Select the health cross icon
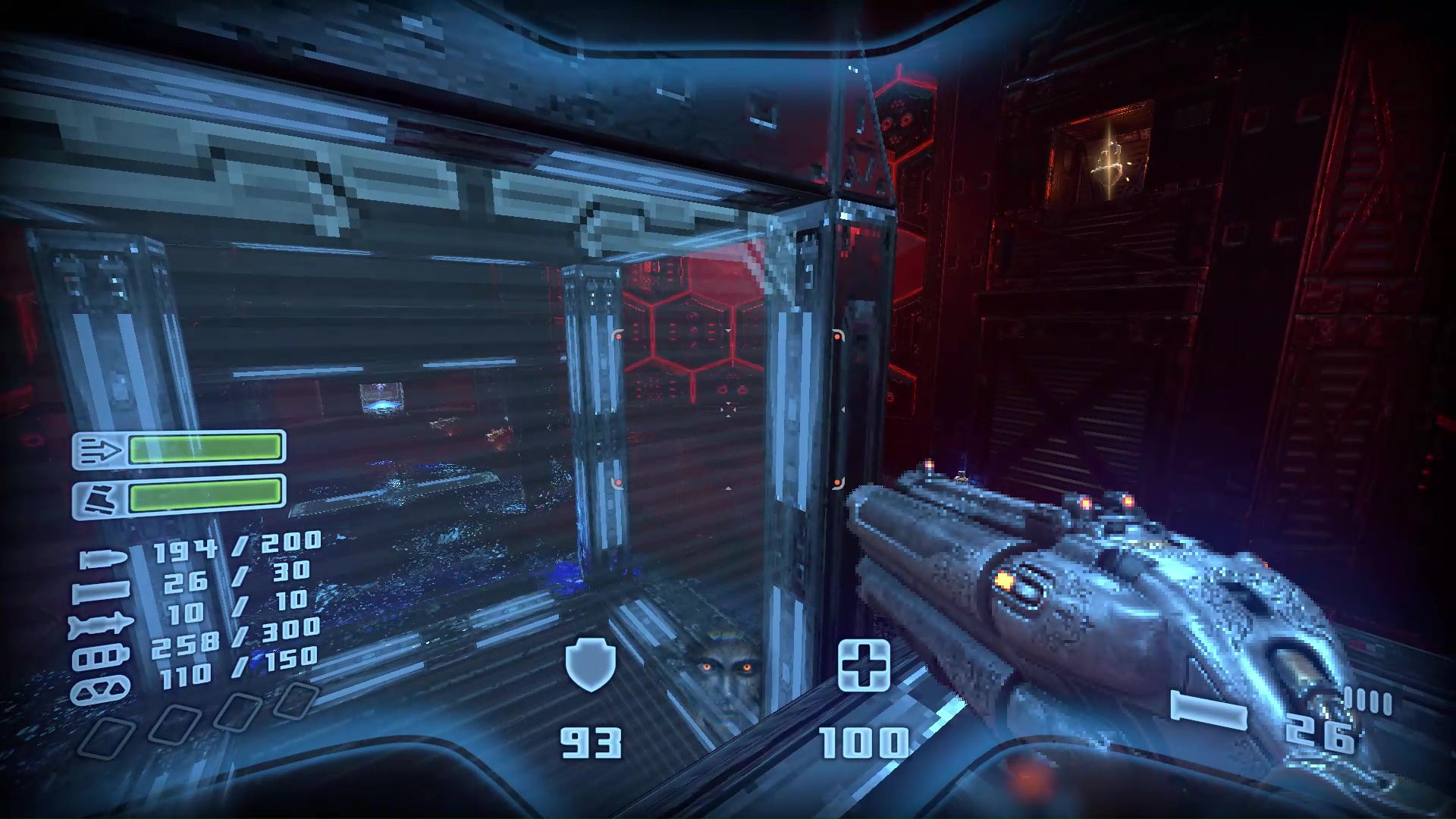 click(x=864, y=666)
